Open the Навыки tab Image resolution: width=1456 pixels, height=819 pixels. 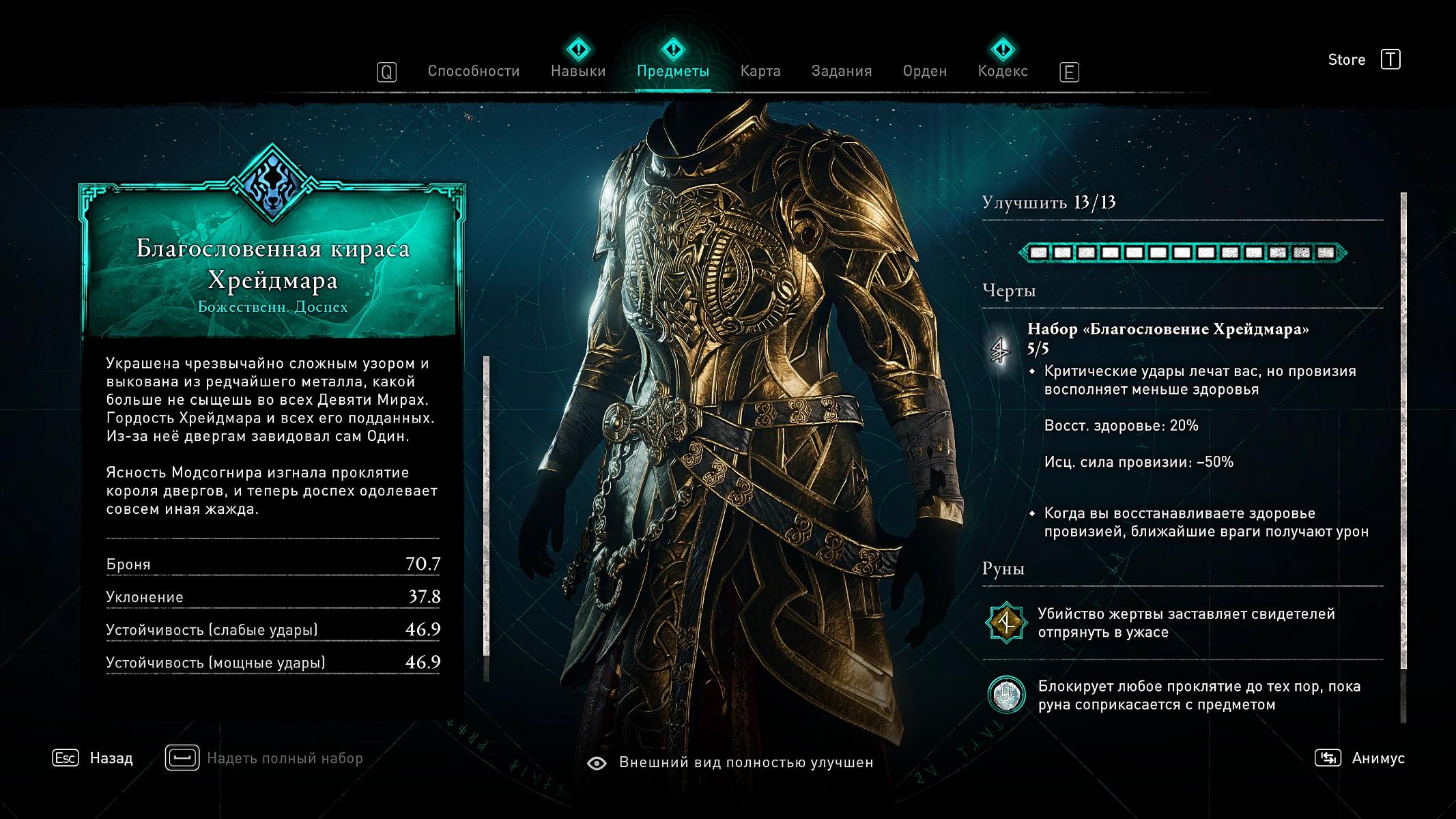point(578,71)
